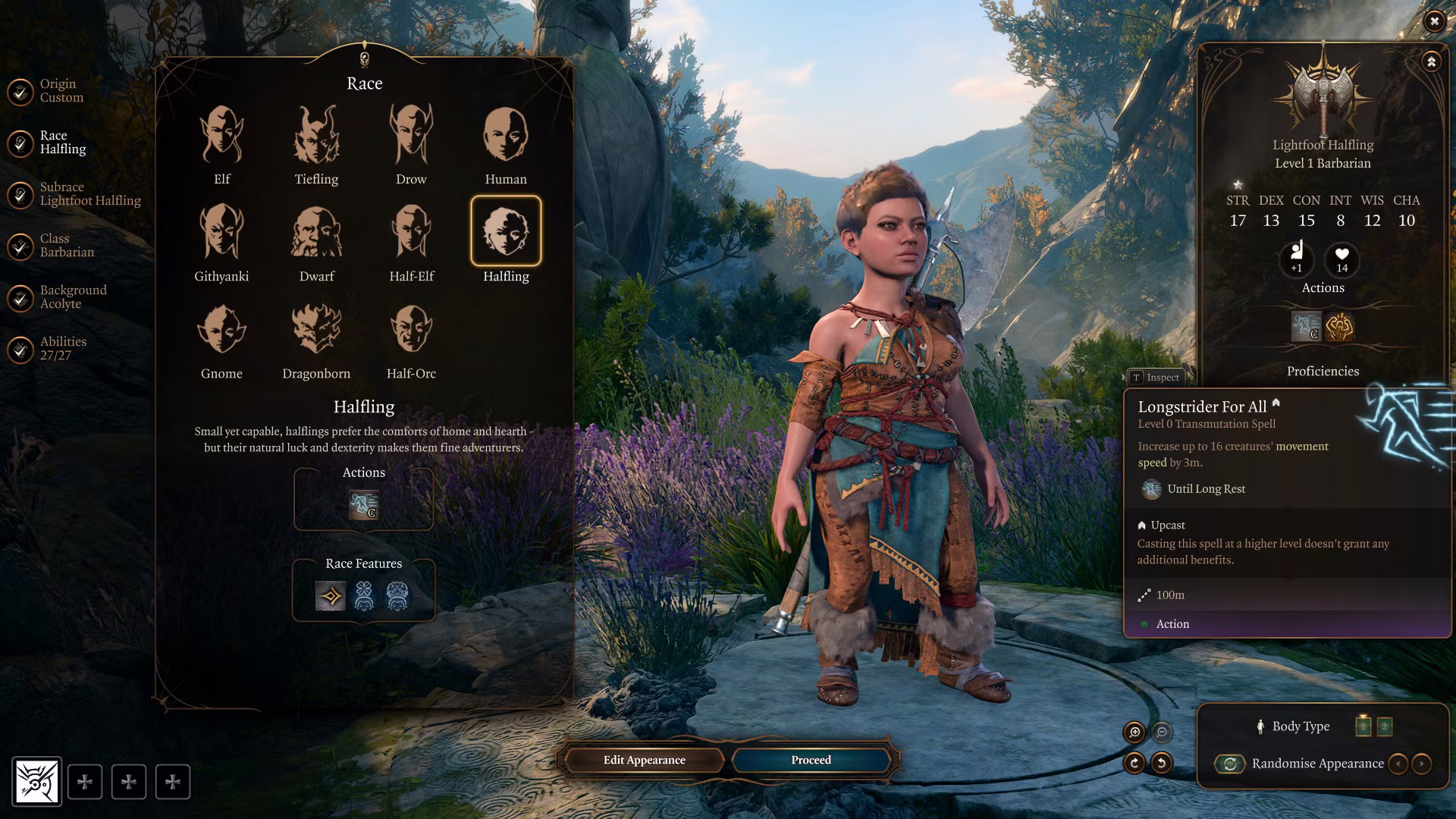Screen dimensions: 1456x819
Task: Close the character creation screen
Action: click(x=1434, y=21)
